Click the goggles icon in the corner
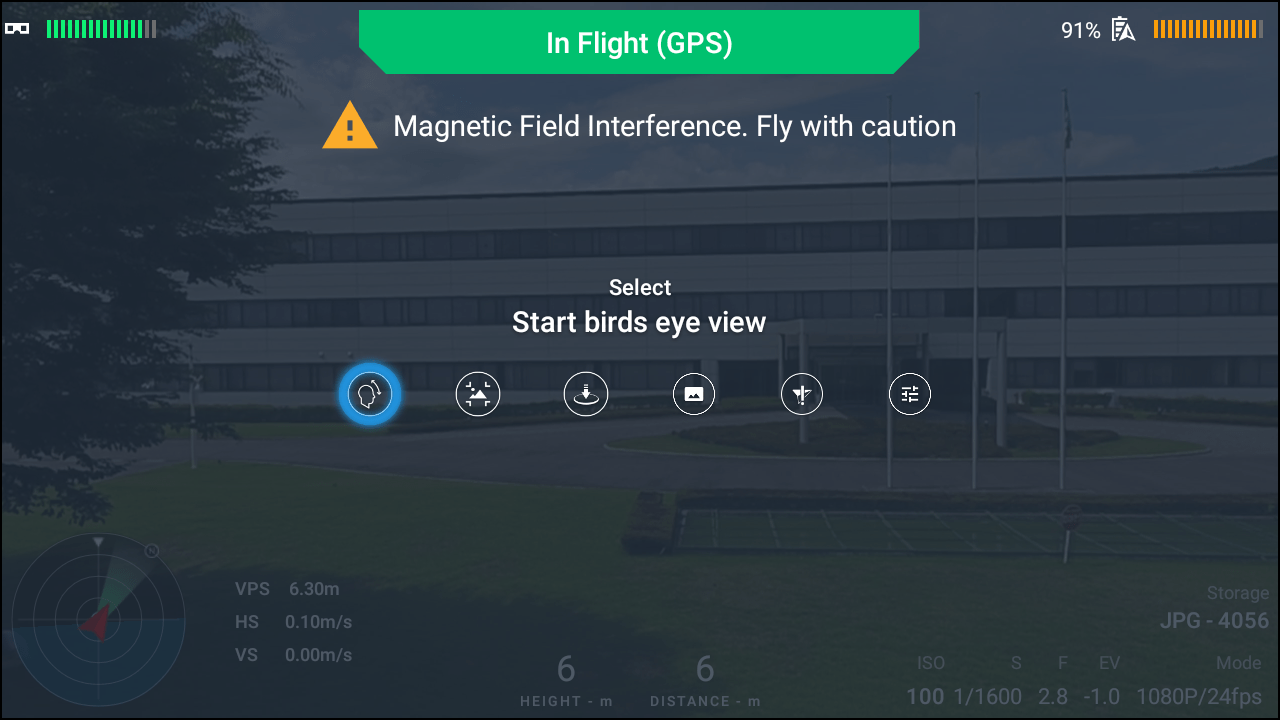 tap(17, 29)
